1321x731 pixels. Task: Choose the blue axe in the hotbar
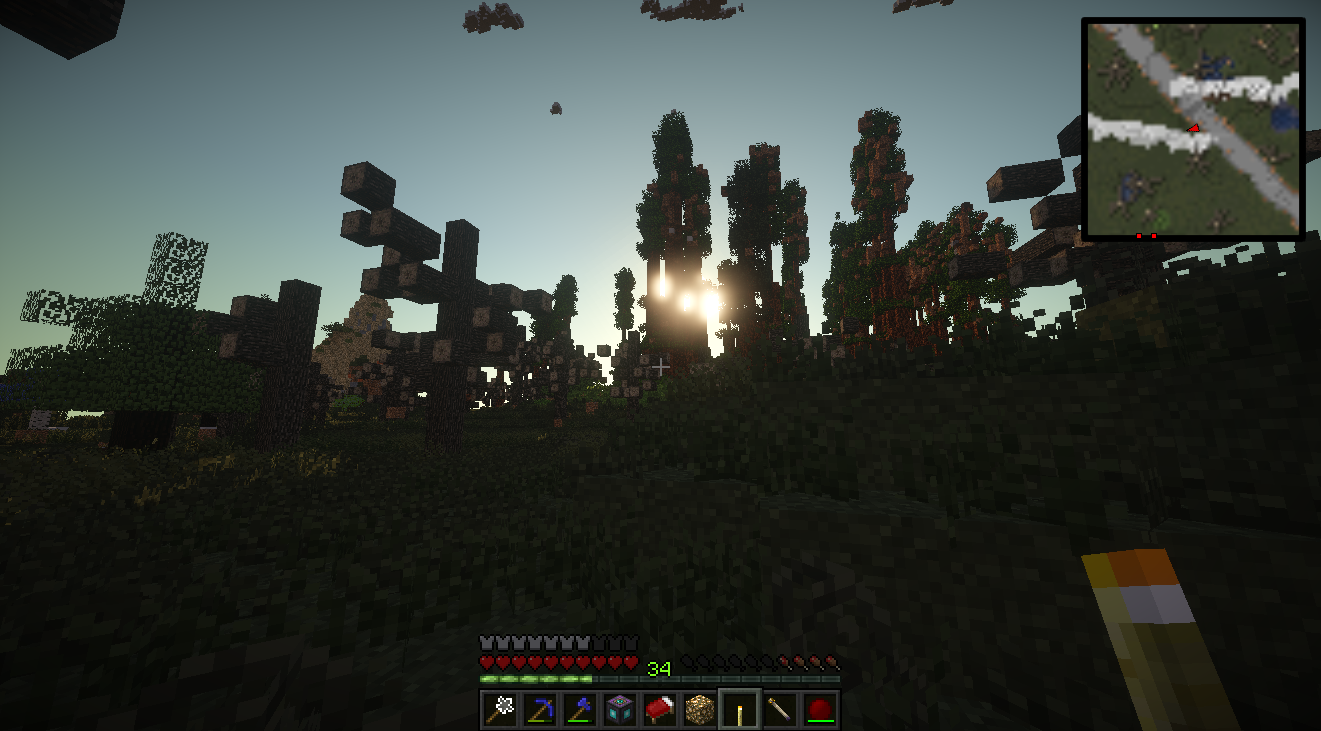(x=580, y=710)
